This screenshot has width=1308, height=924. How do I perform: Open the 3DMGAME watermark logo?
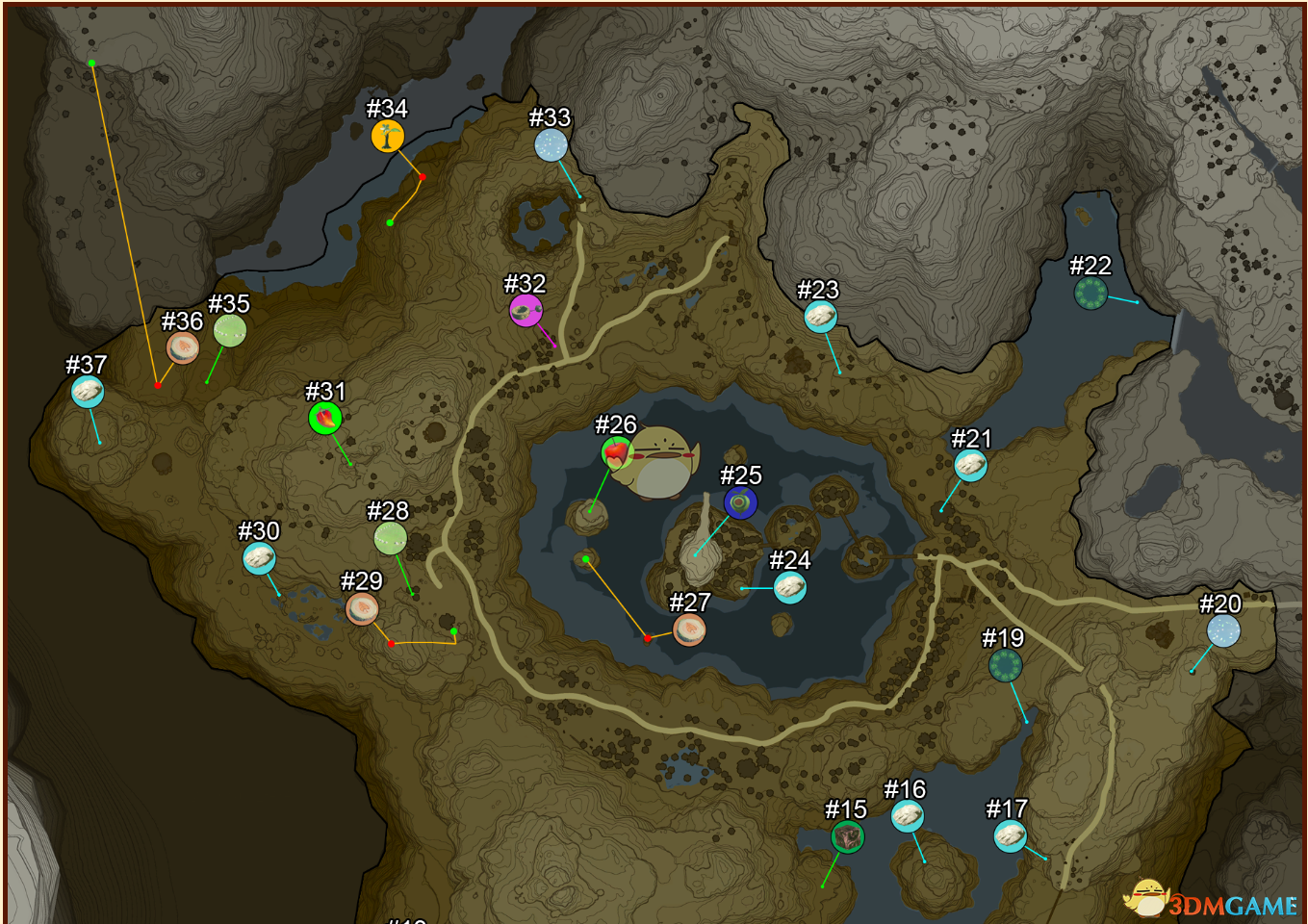[x=1215, y=902]
